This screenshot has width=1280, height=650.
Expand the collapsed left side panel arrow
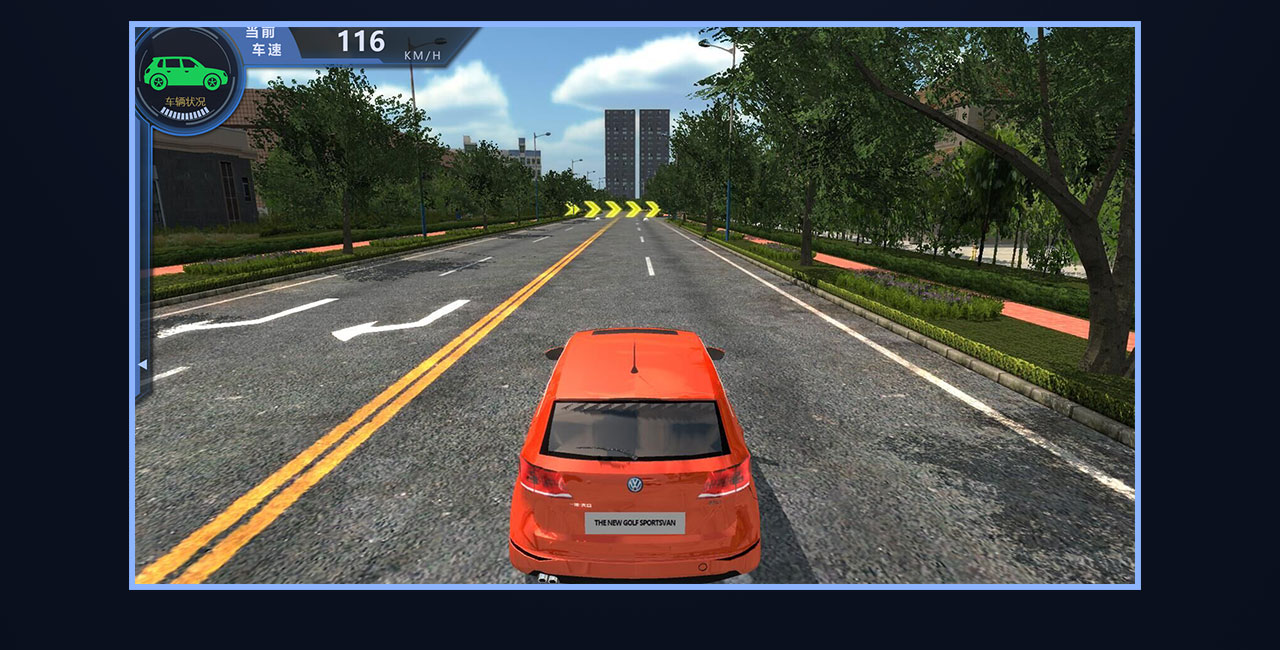click(142, 365)
